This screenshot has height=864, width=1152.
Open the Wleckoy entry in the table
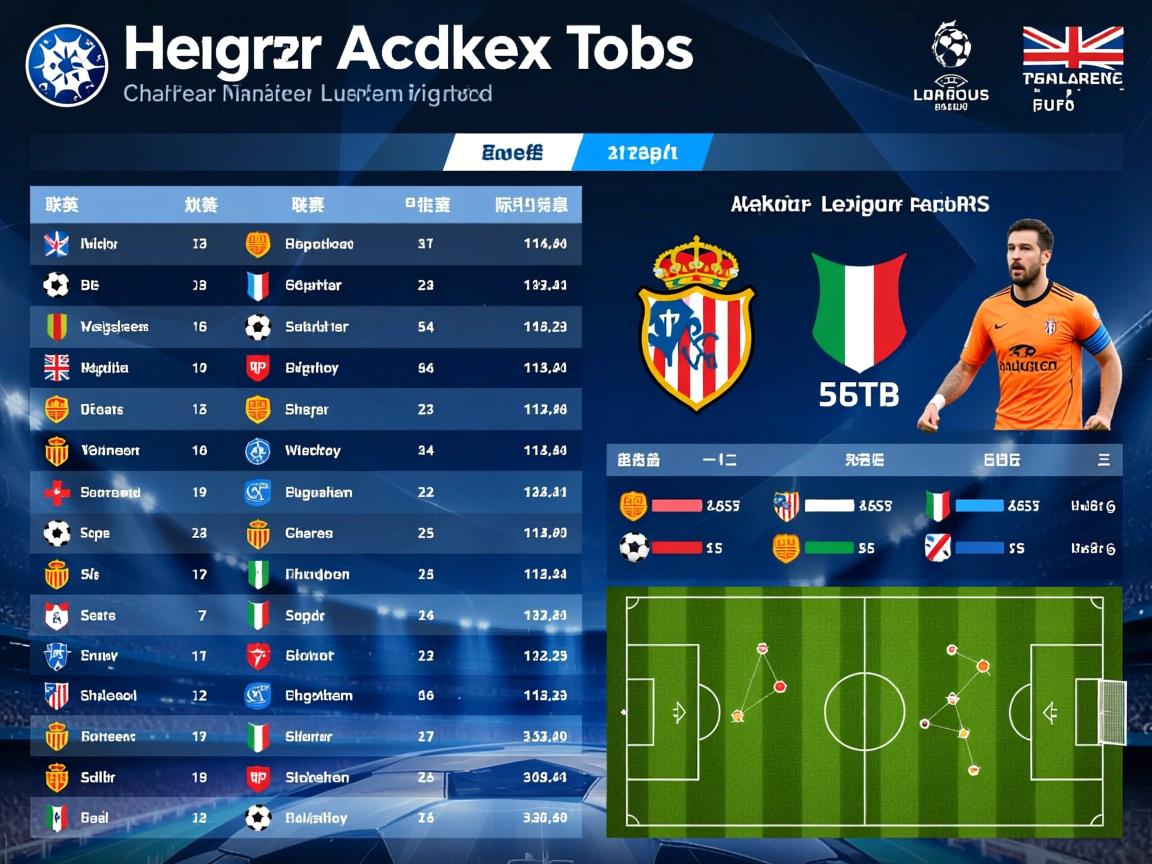pyautogui.click(x=312, y=451)
